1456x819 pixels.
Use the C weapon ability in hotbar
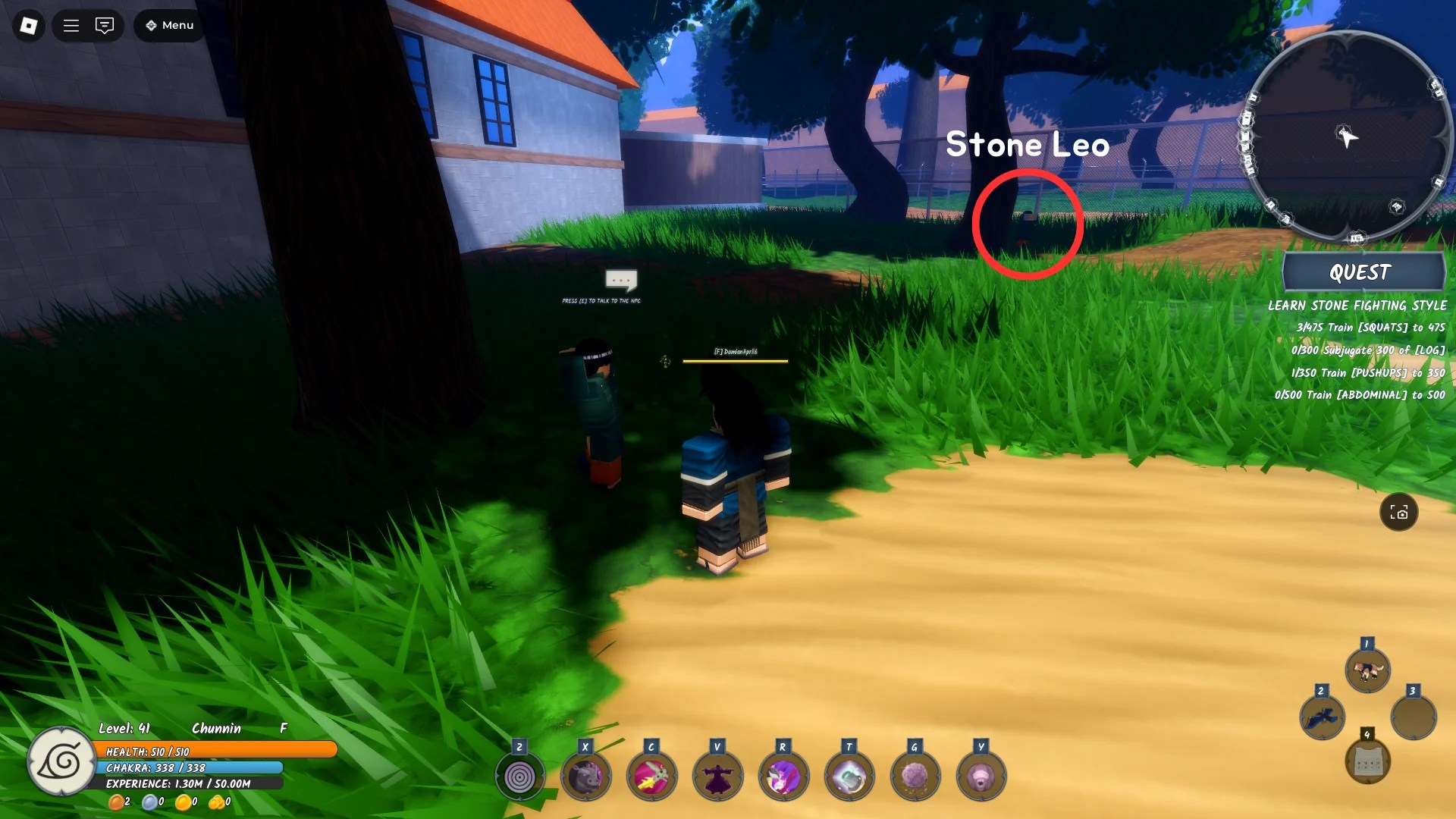(651, 775)
